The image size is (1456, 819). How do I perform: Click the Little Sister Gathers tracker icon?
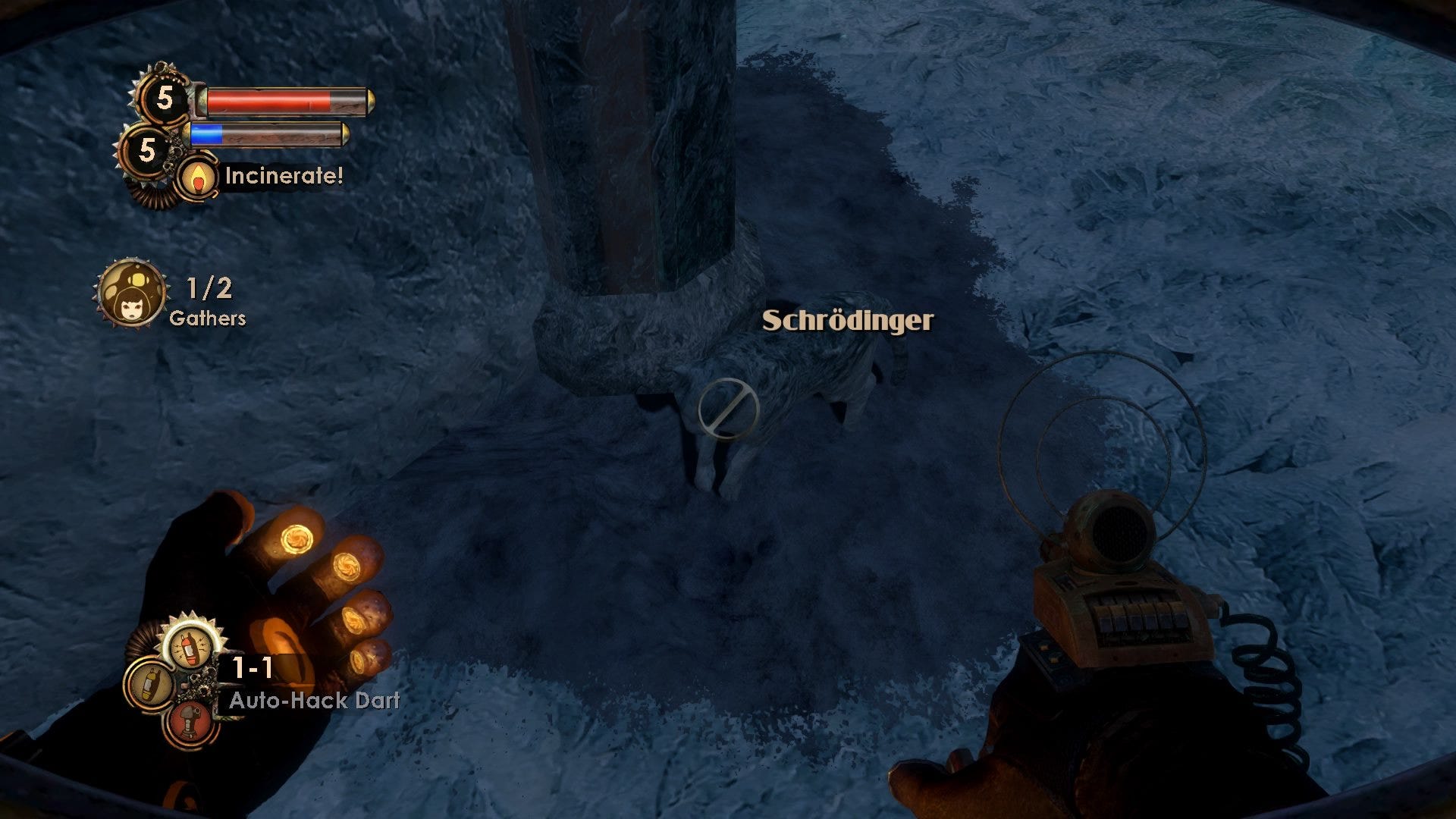click(x=130, y=294)
